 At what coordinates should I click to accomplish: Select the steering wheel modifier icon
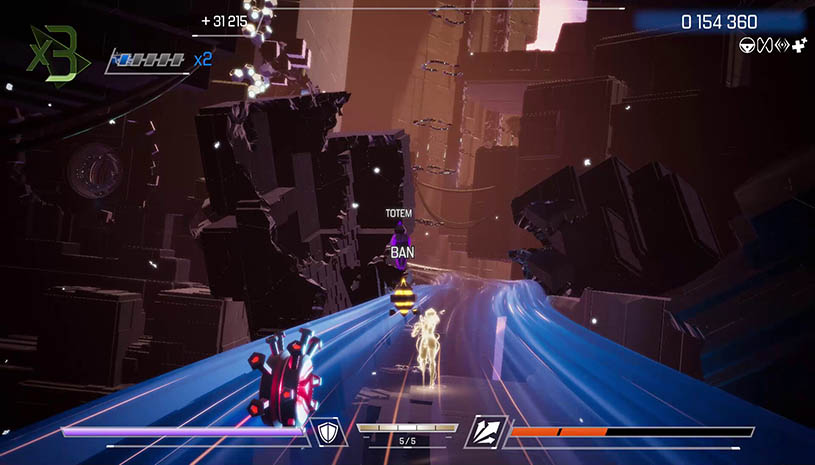tap(745, 44)
